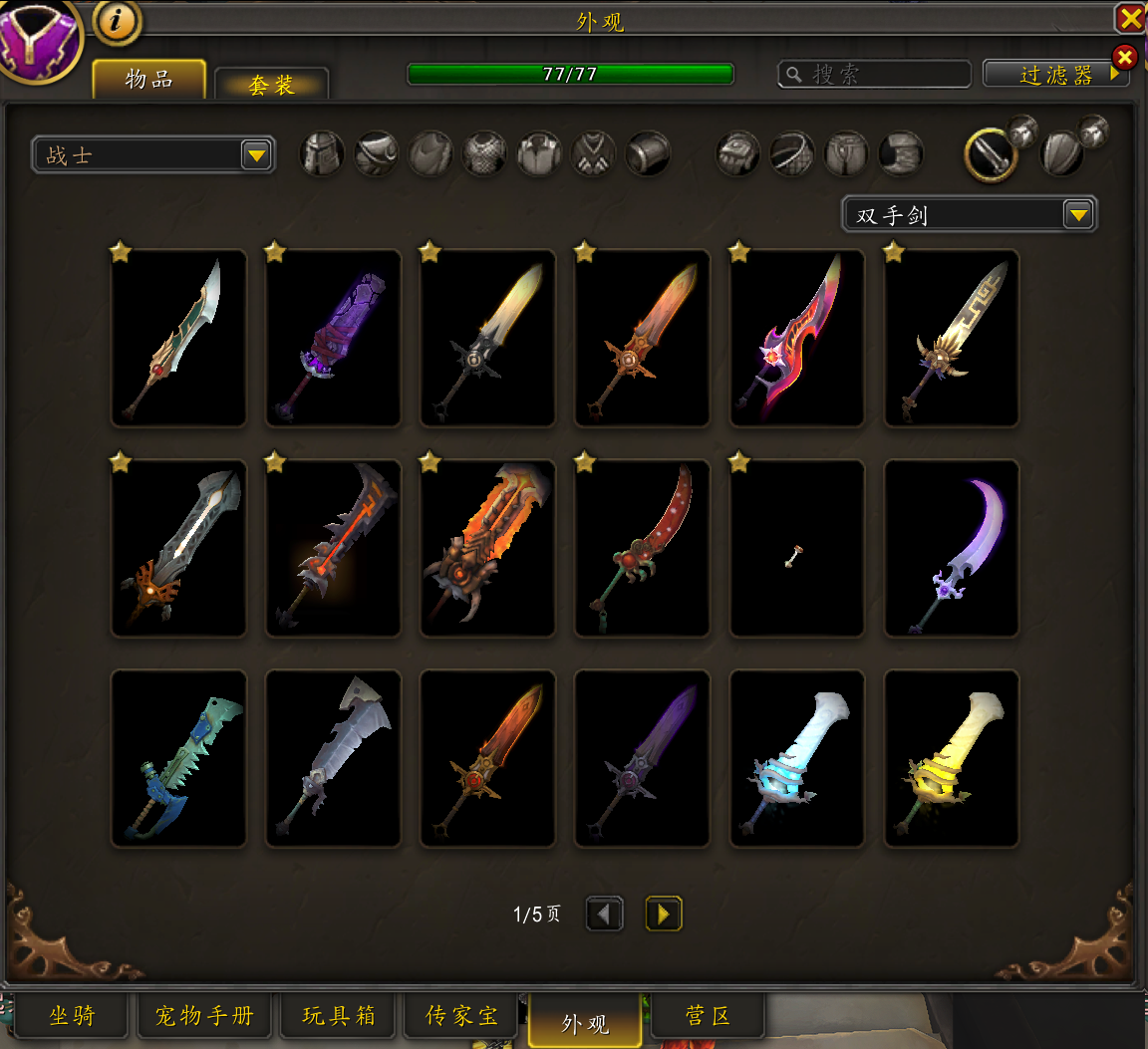Select the 物品 items tab
Viewport: 1148px width, 1049px height.
pyautogui.click(x=149, y=80)
